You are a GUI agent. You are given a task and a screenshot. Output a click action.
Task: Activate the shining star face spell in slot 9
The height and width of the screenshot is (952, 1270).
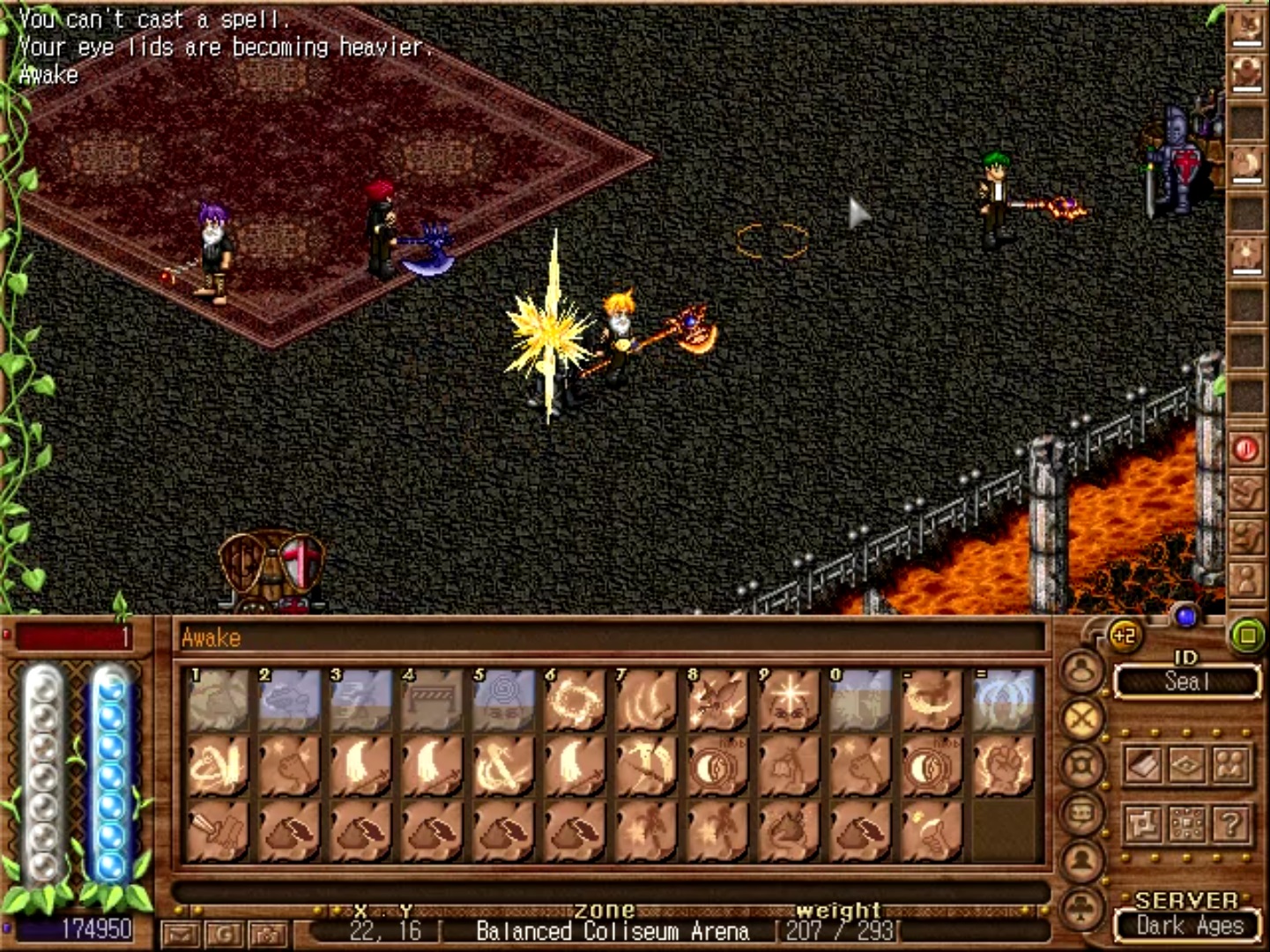click(x=789, y=702)
